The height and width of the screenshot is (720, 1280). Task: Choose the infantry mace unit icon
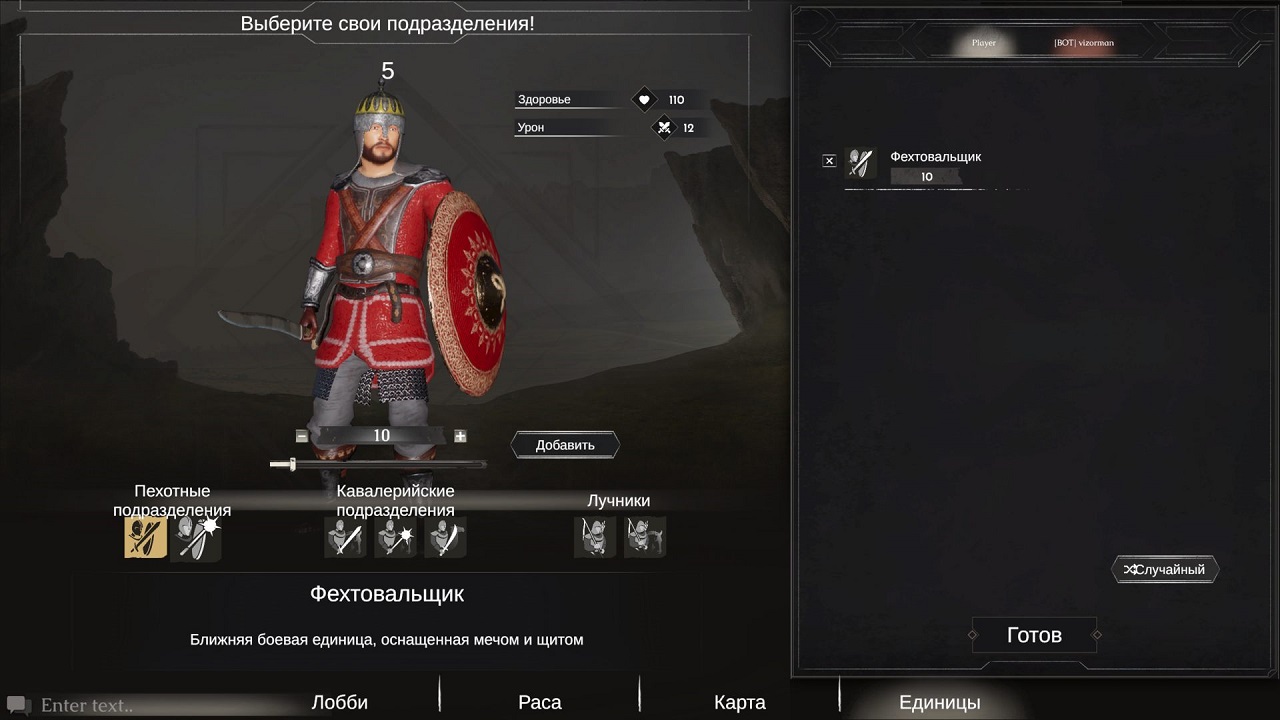[x=196, y=538]
